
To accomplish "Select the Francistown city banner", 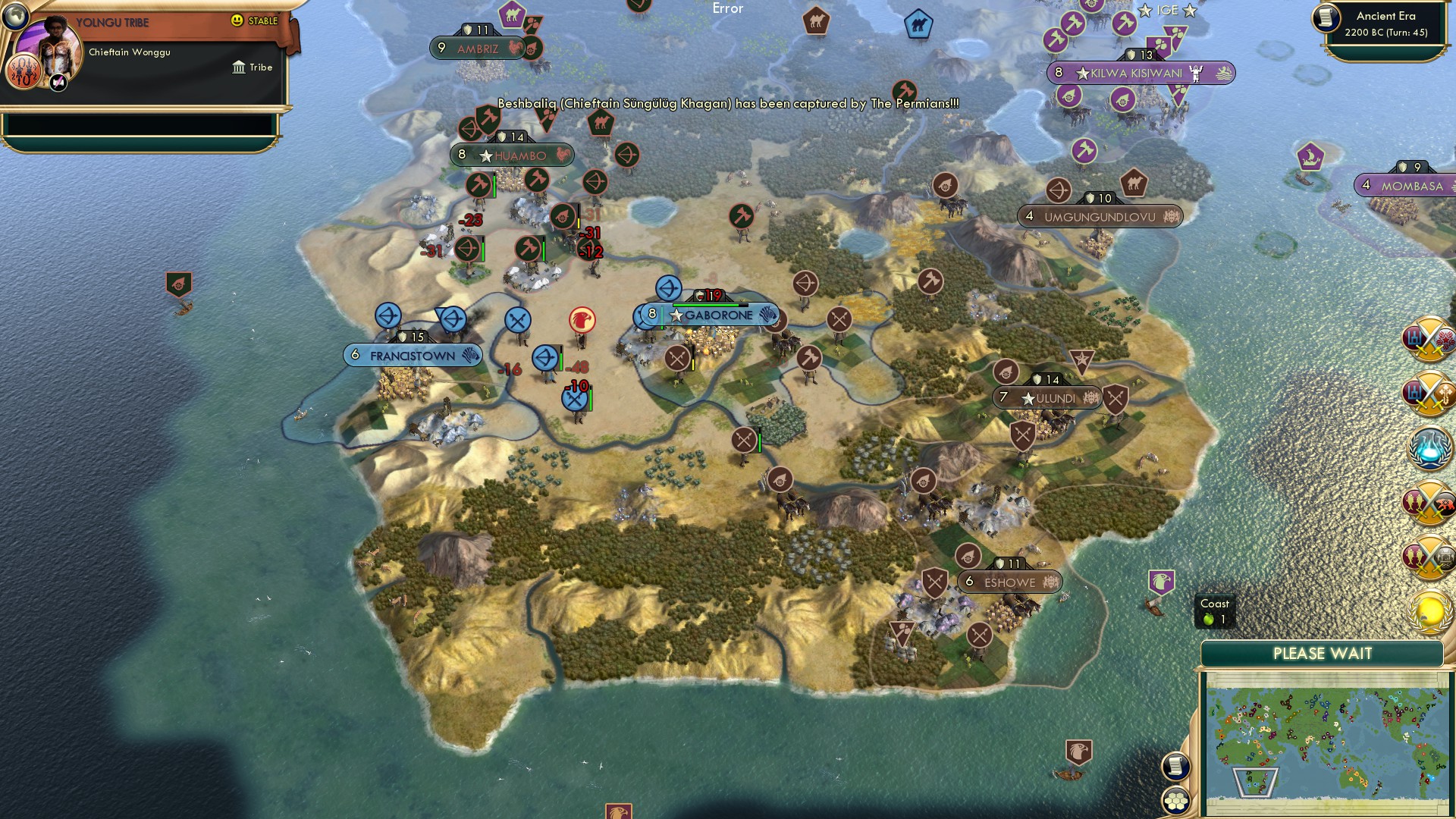I will 413,354.
